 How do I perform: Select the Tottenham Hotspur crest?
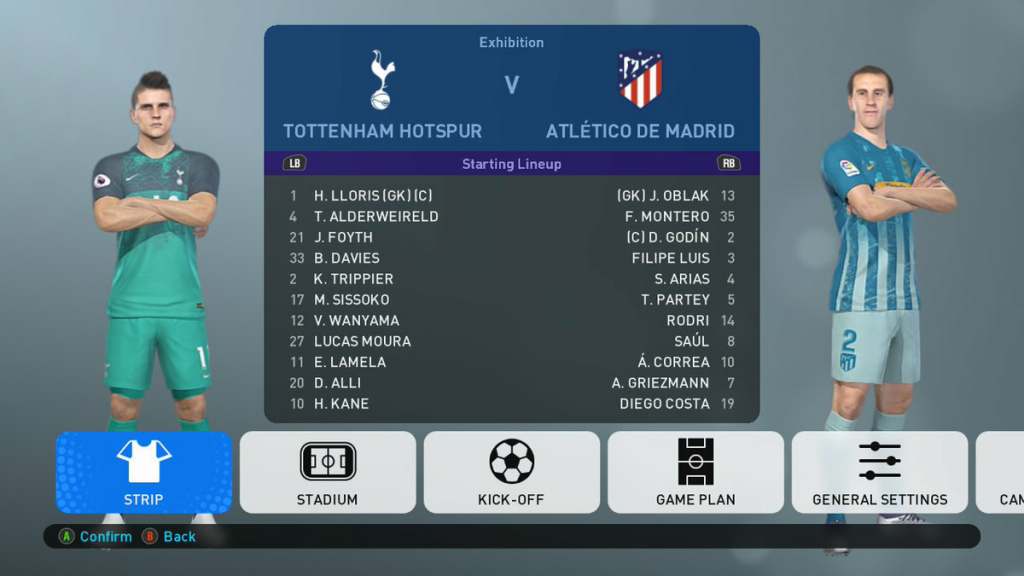(382, 79)
